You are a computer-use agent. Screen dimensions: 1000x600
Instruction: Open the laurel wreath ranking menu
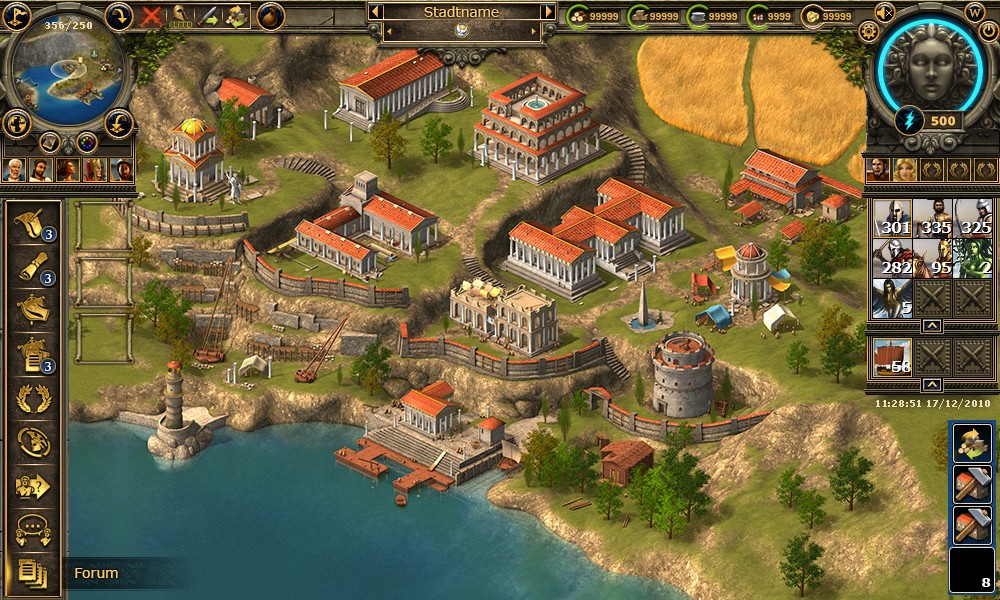pos(34,398)
